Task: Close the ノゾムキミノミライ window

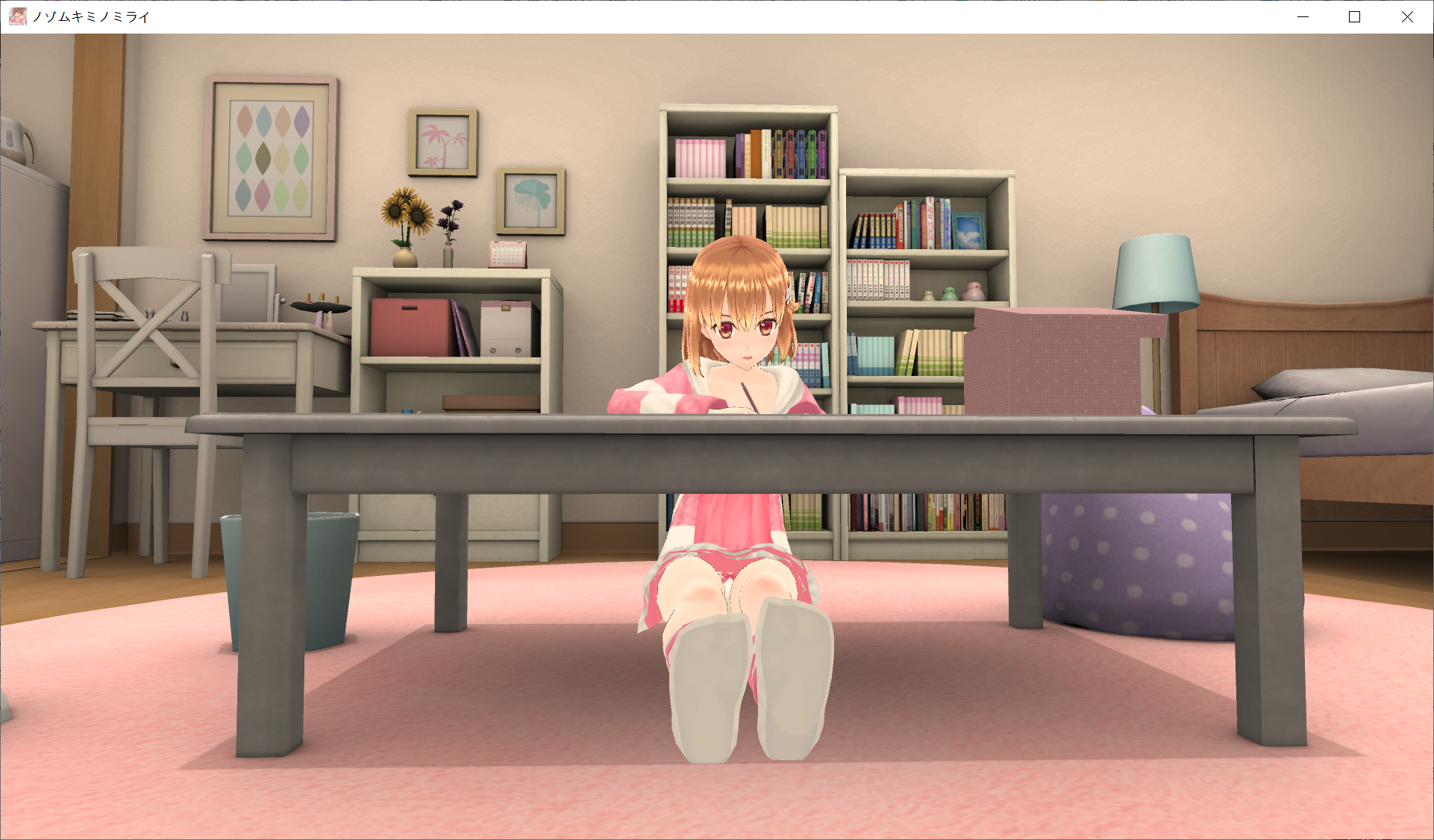Action: [x=1406, y=16]
